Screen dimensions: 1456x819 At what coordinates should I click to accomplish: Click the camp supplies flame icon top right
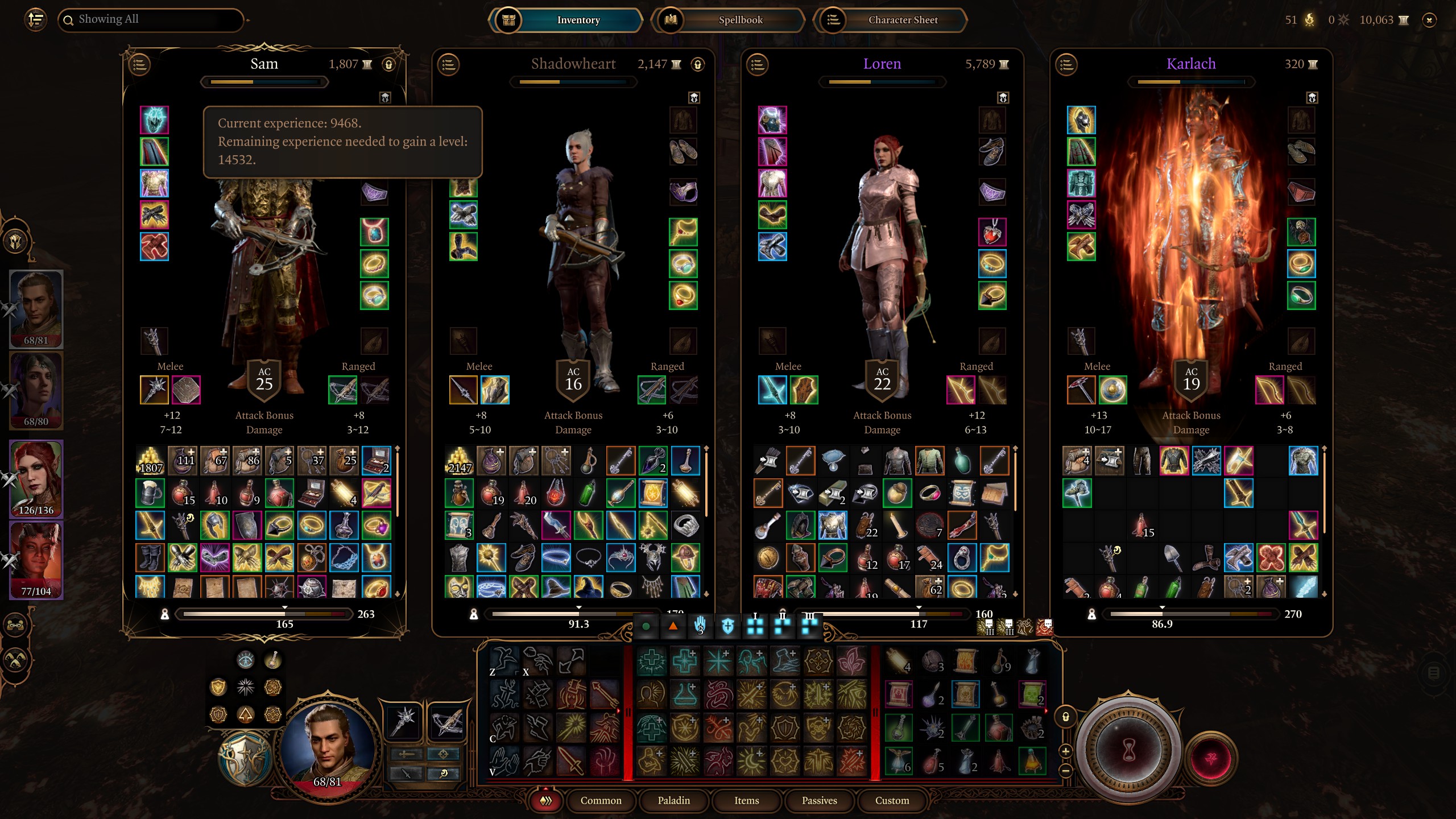(1308, 20)
